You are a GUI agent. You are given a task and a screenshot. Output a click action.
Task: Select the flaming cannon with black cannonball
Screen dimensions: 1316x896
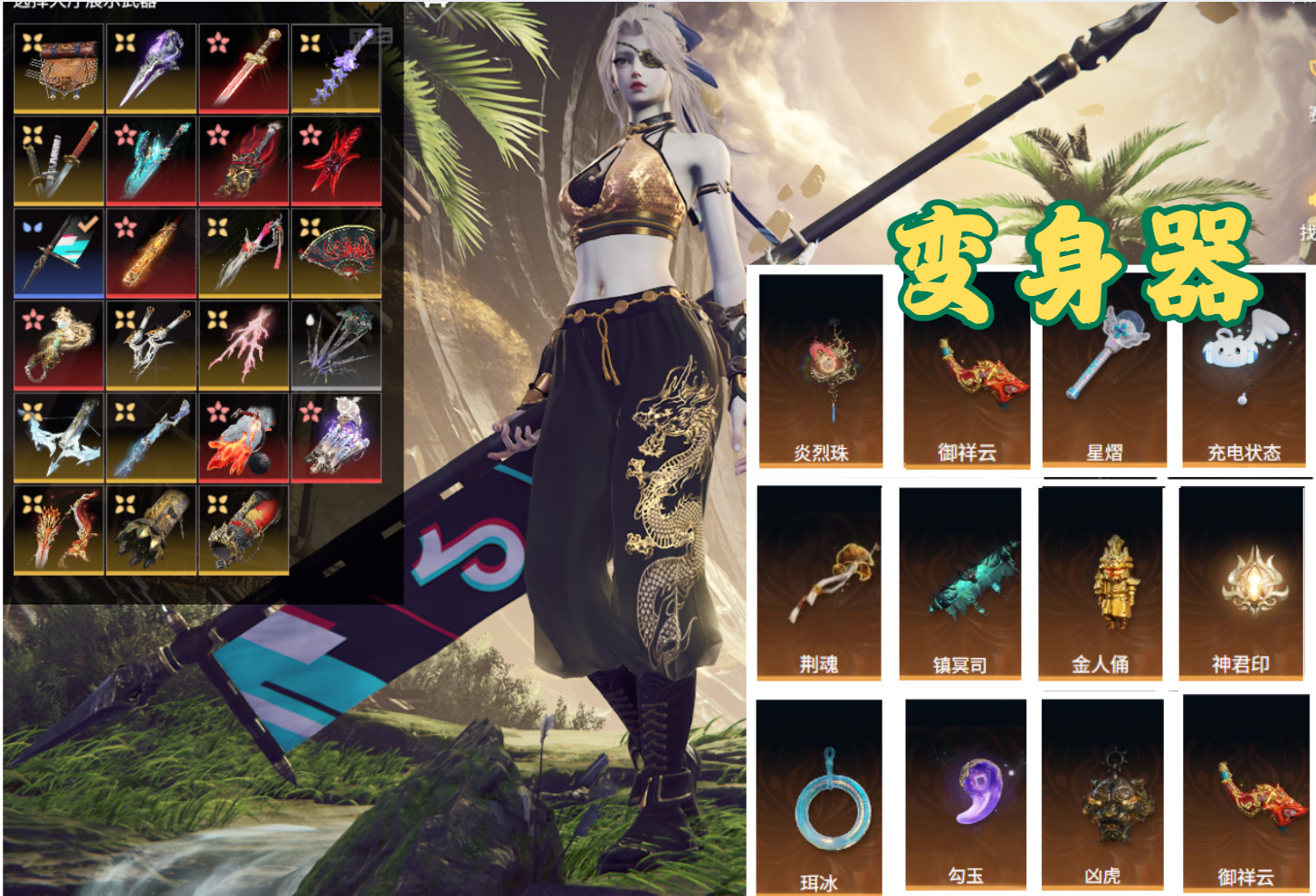[243, 438]
